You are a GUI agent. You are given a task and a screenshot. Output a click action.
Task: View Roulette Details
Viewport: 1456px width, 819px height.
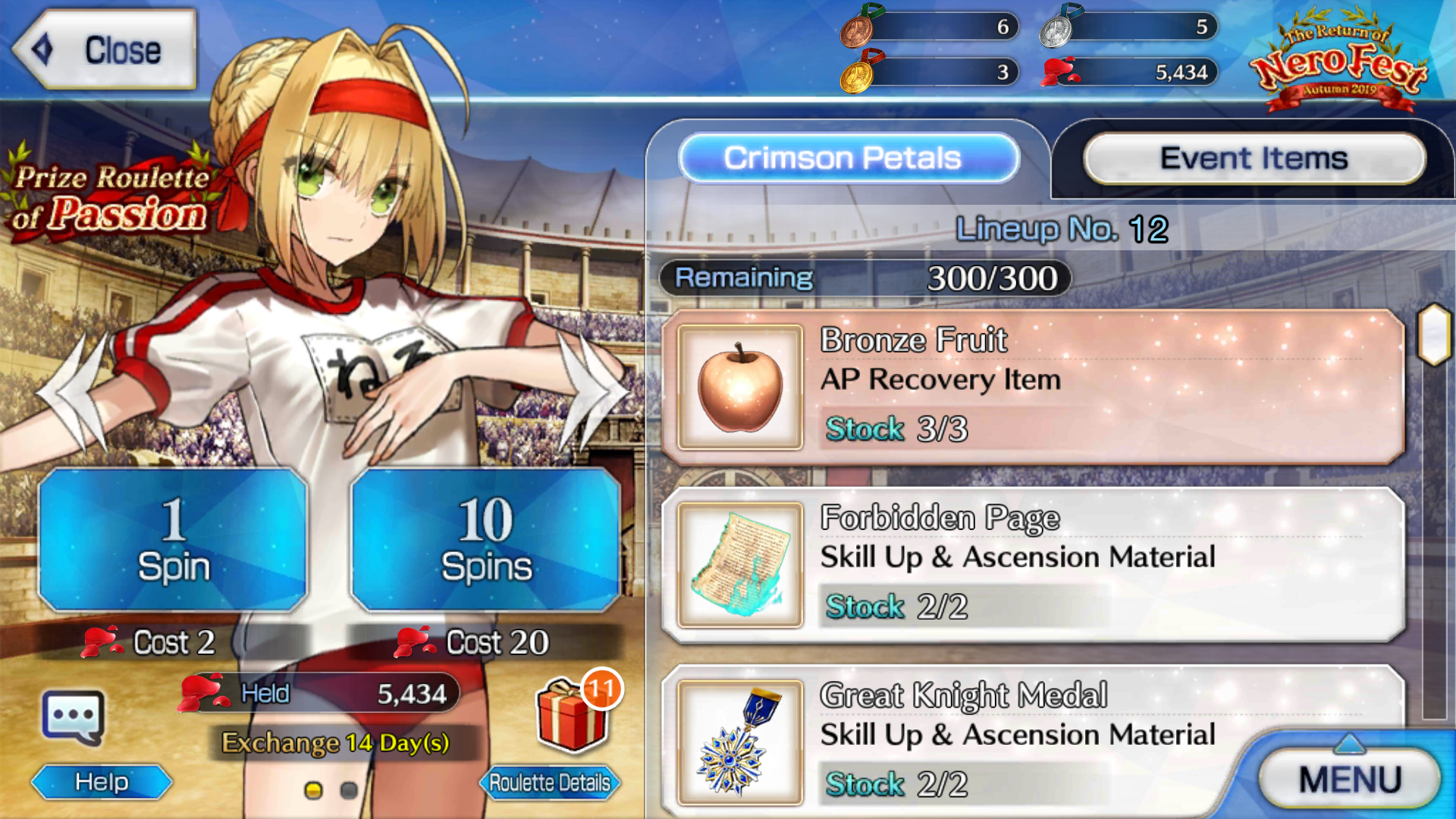click(x=549, y=782)
